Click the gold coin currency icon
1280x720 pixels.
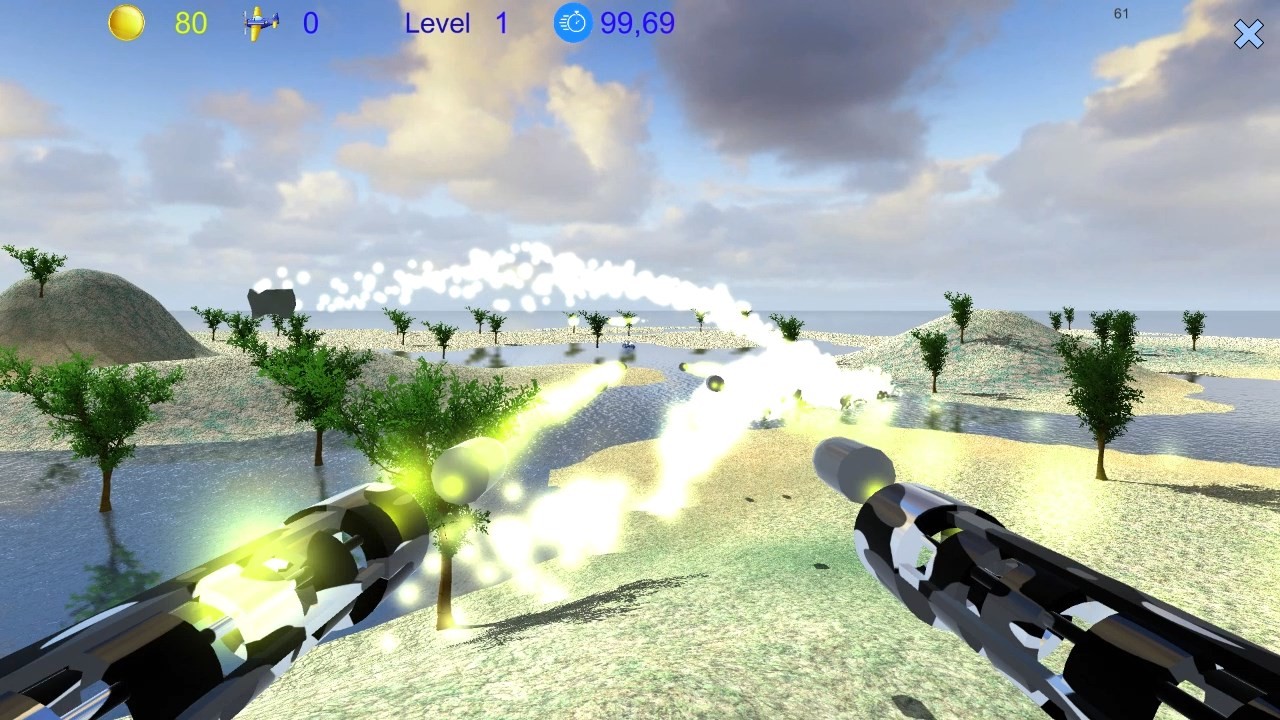click(127, 22)
